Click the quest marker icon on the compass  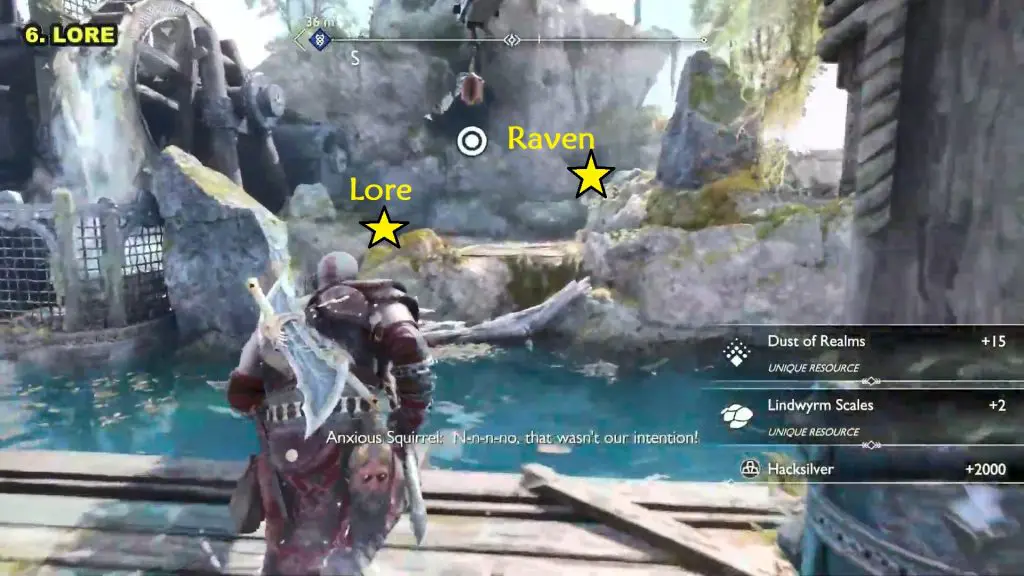(x=320, y=42)
